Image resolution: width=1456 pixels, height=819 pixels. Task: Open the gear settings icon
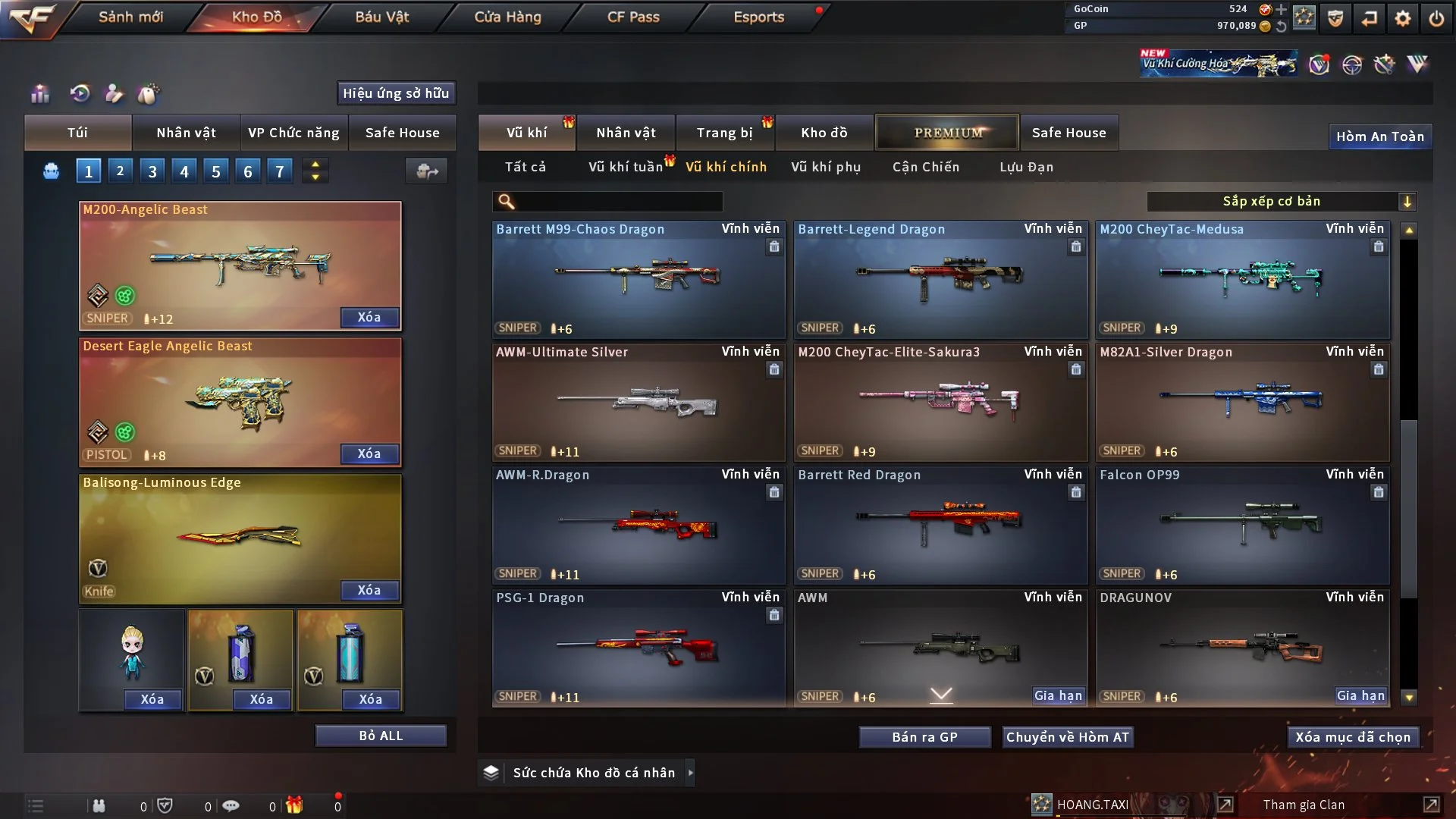point(1402,17)
